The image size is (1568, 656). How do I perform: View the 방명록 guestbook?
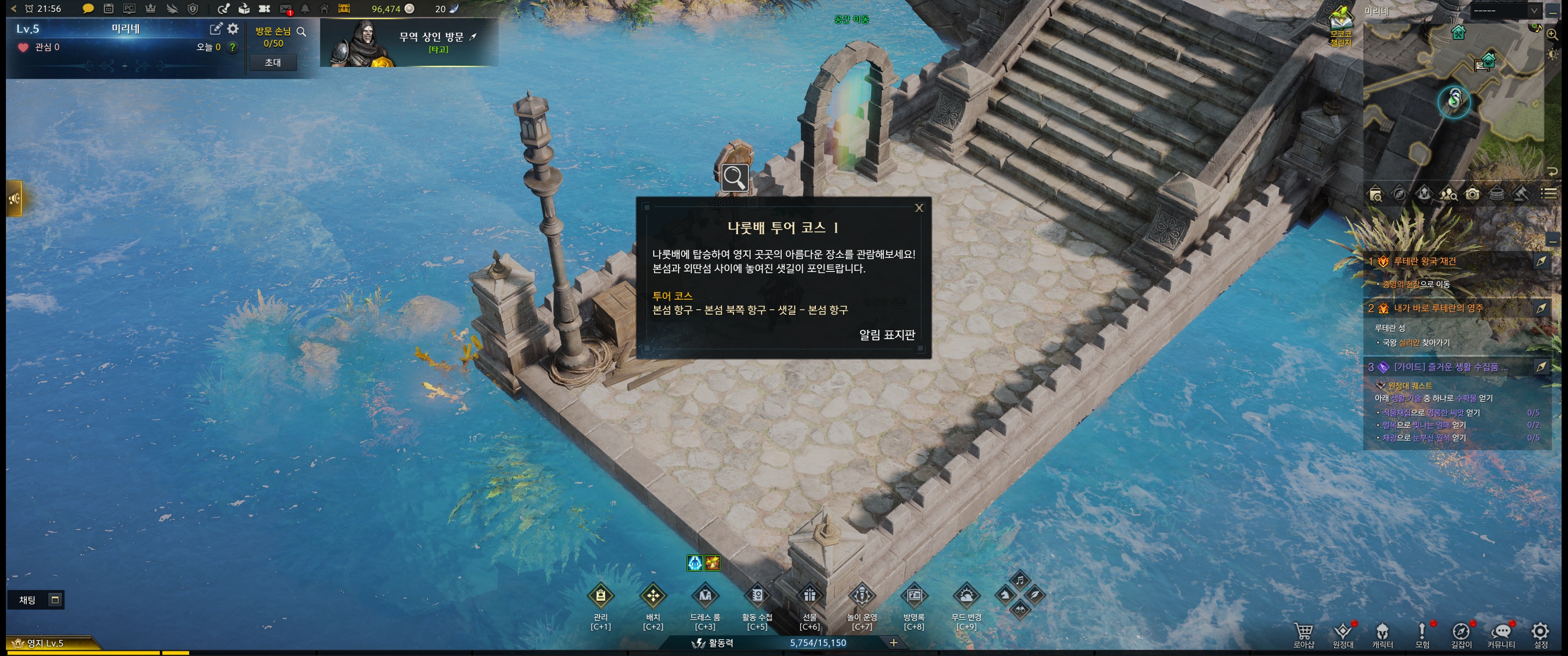tap(913, 596)
